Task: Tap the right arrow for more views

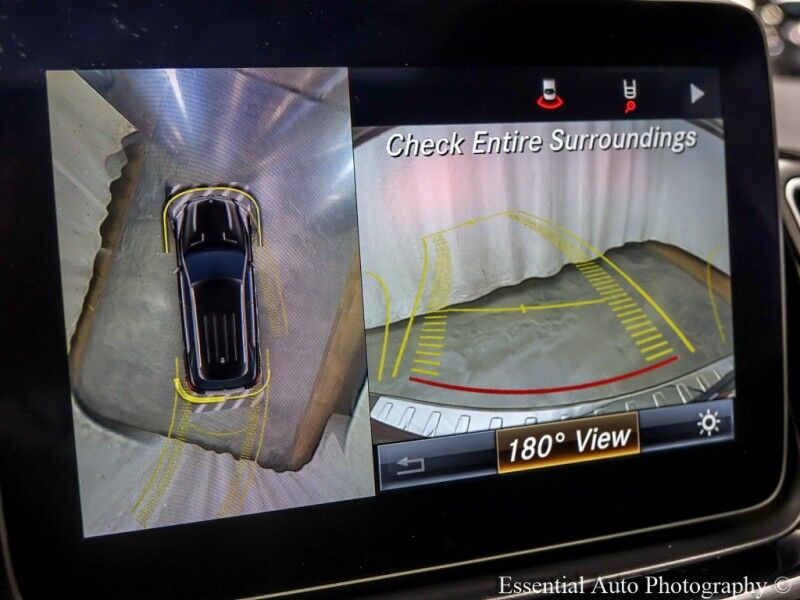Action: [x=697, y=94]
